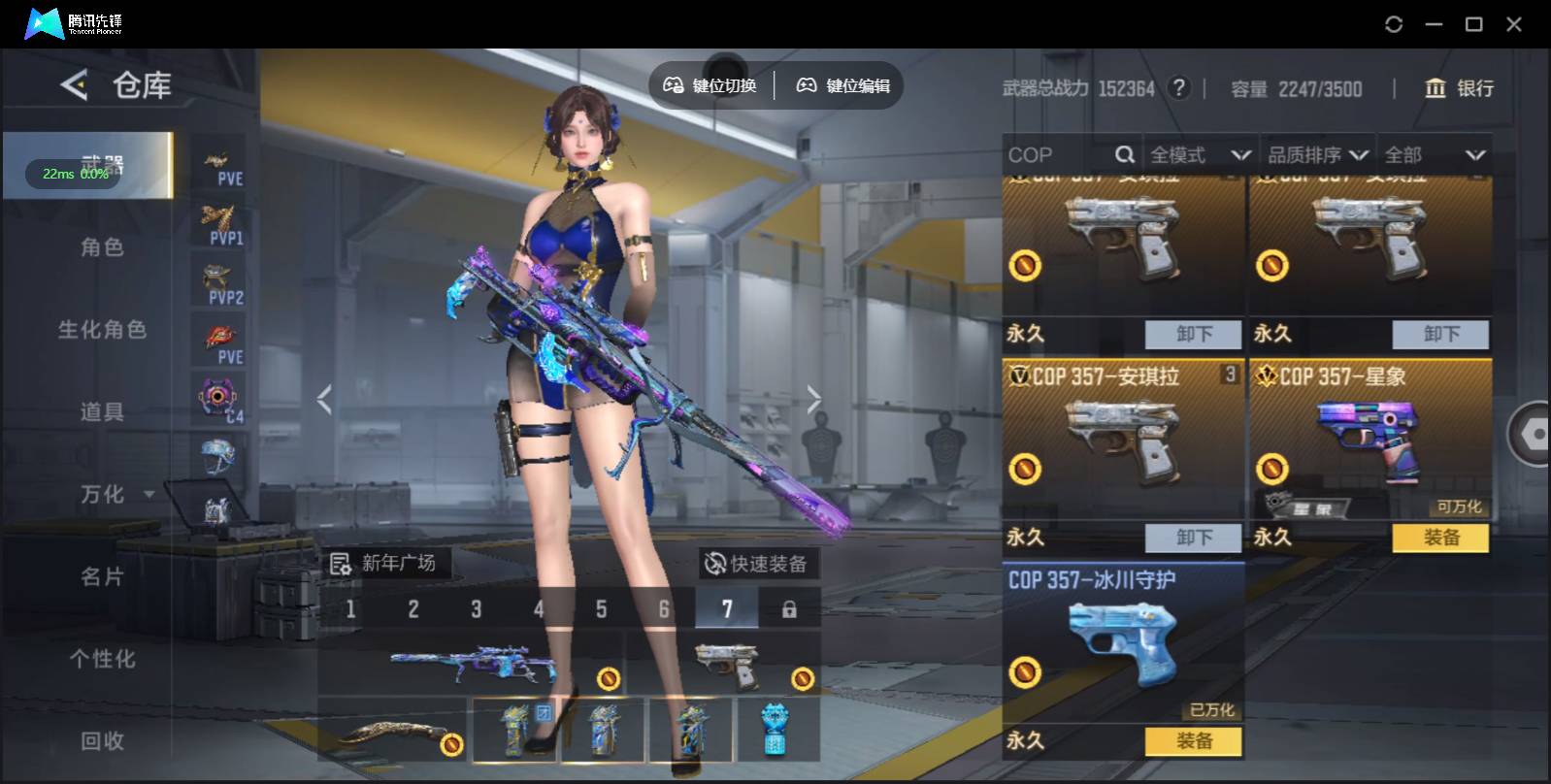Switch to the 生化角色 tab
1551x784 pixels.
102,330
